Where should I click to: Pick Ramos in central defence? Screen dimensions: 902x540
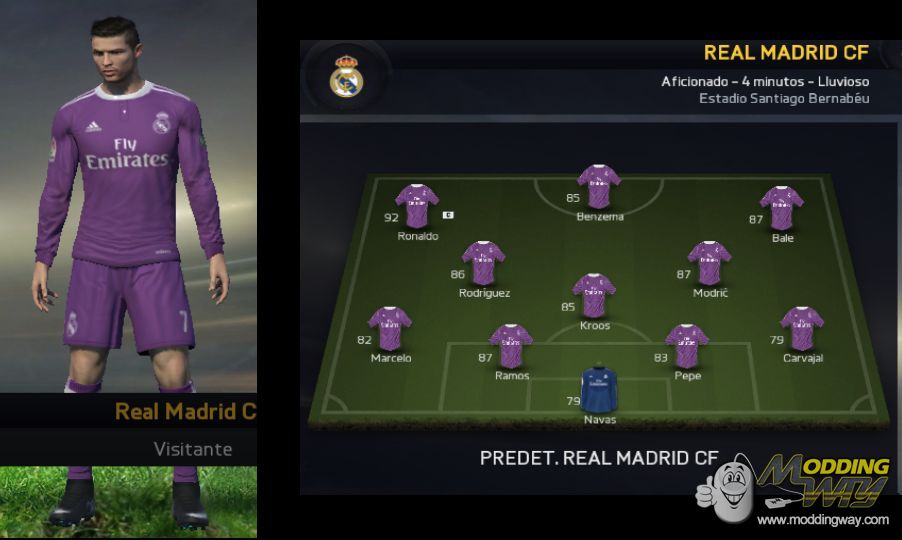point(511,345)
